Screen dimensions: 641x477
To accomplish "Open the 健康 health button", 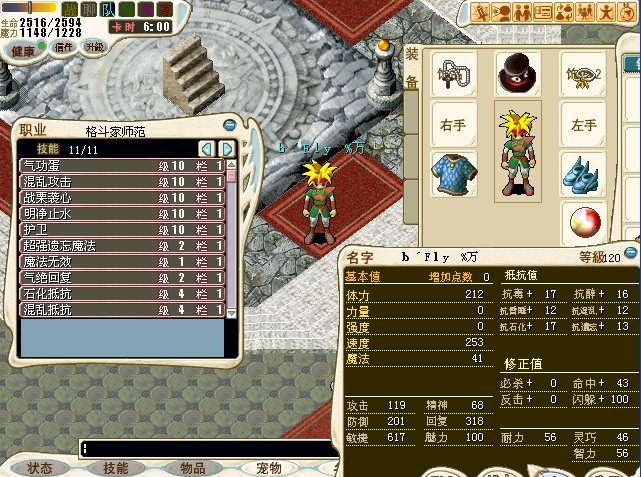I will (x=23, y=50).
